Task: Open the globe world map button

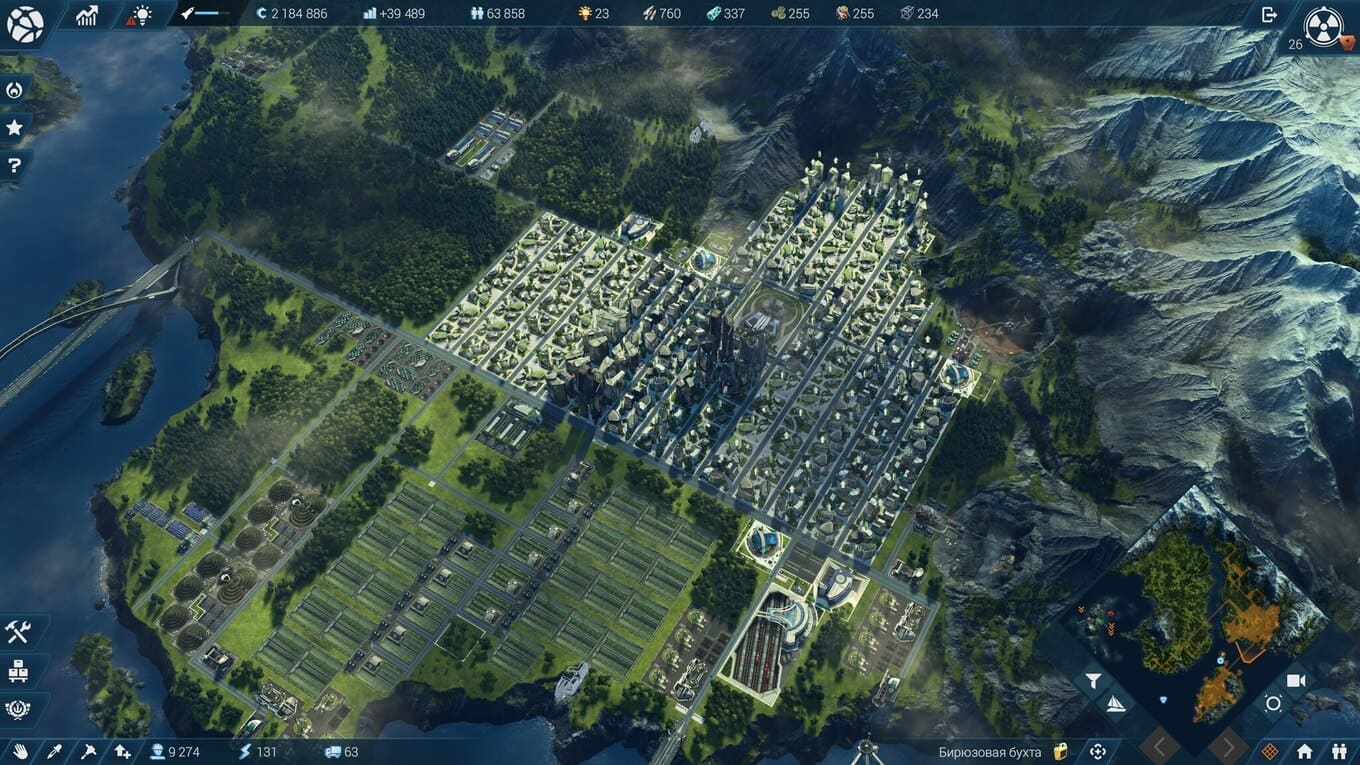Action: 25,24
